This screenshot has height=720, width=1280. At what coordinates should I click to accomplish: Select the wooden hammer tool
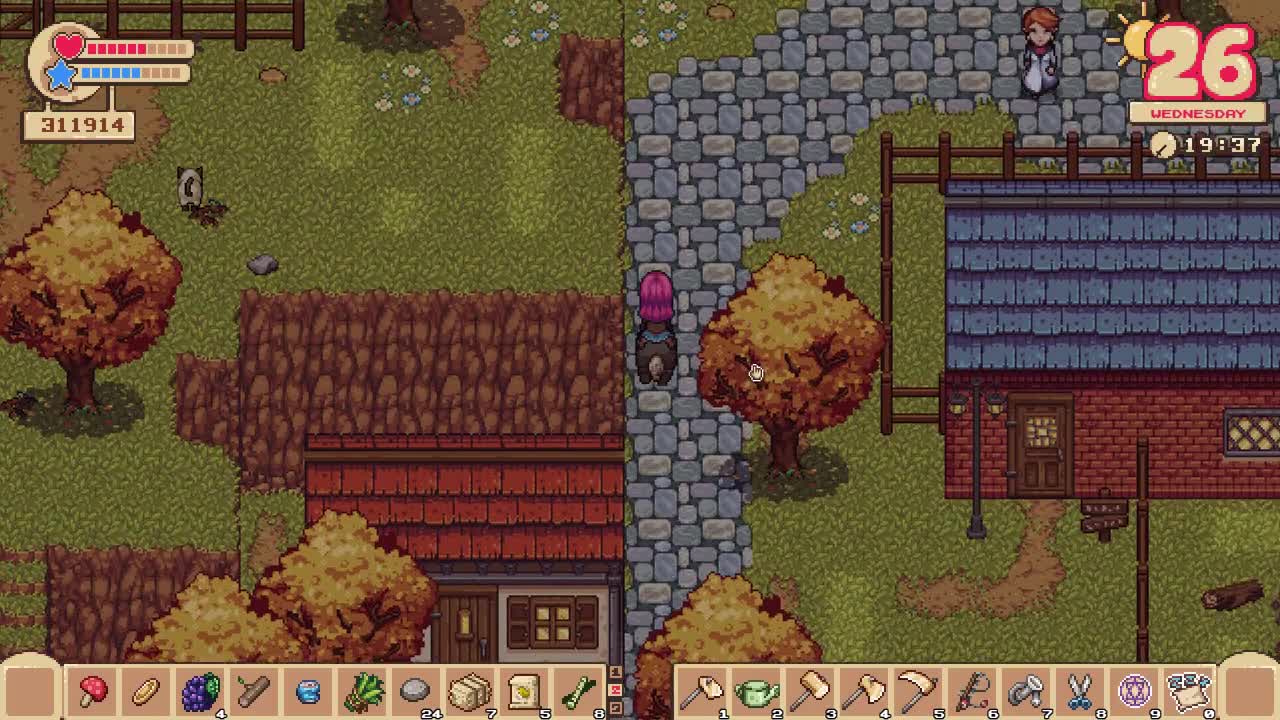click(811, 690)
